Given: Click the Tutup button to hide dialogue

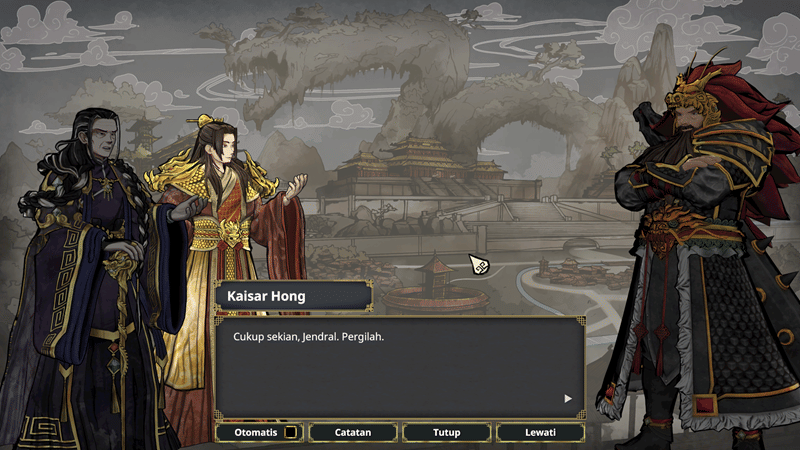Looking at the screenshot, I should coord(446,432).
